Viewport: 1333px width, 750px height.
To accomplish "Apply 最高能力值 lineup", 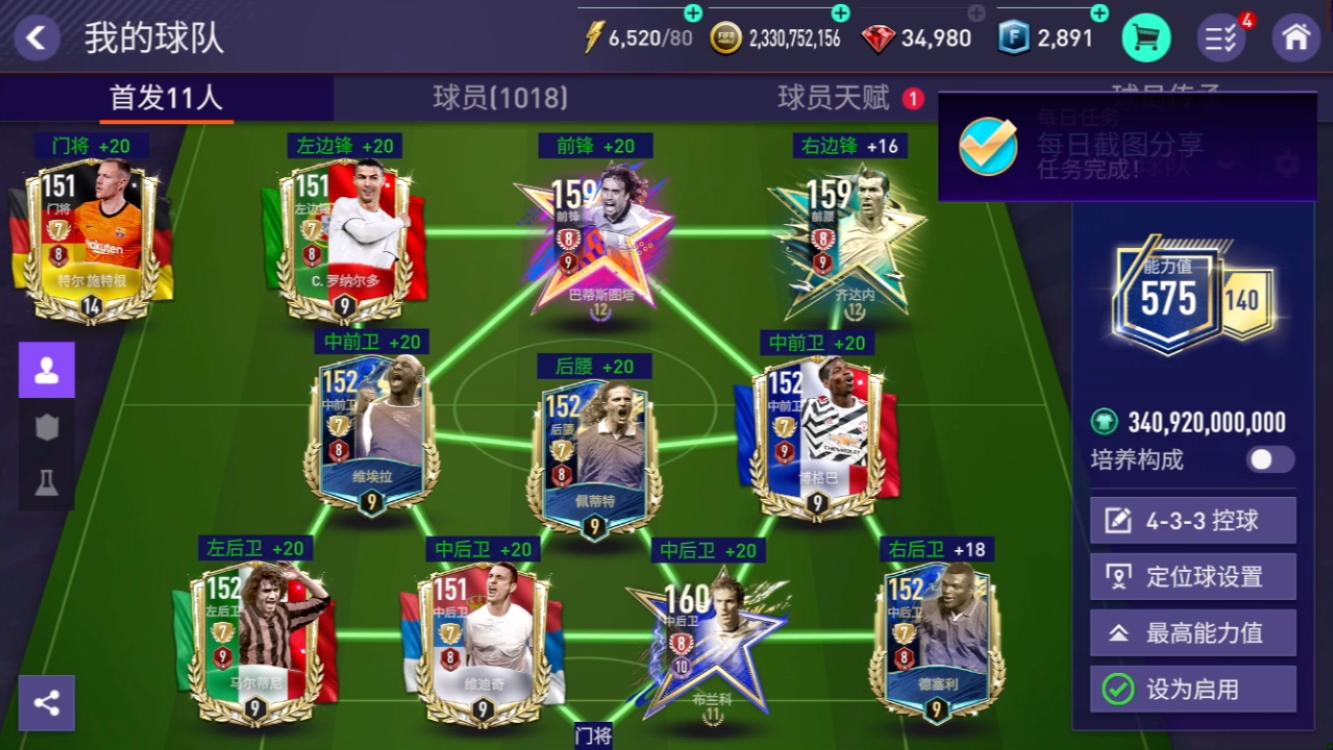I will point(1192,633).
